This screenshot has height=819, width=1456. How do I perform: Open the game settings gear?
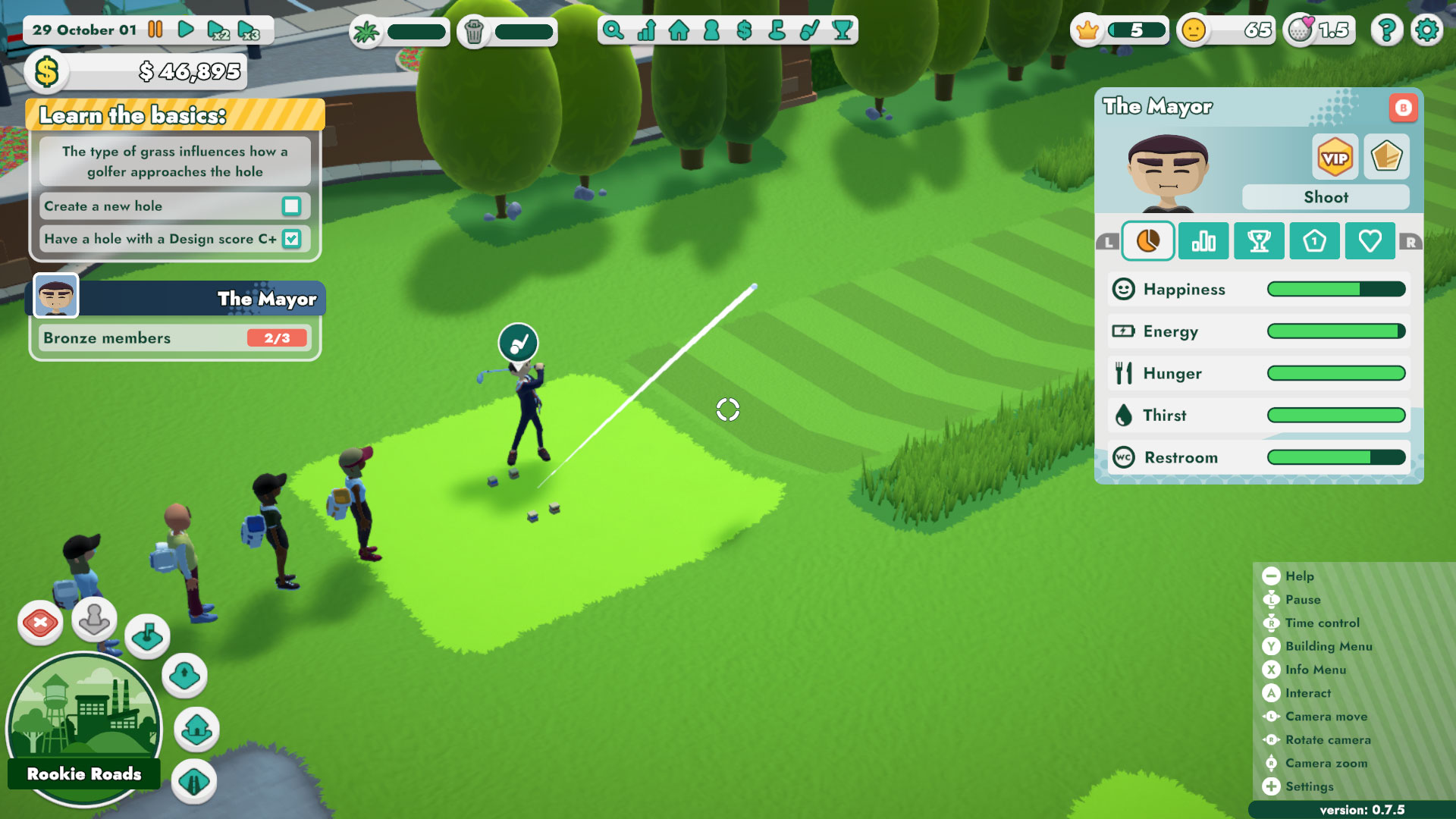tap(1427, 30)
